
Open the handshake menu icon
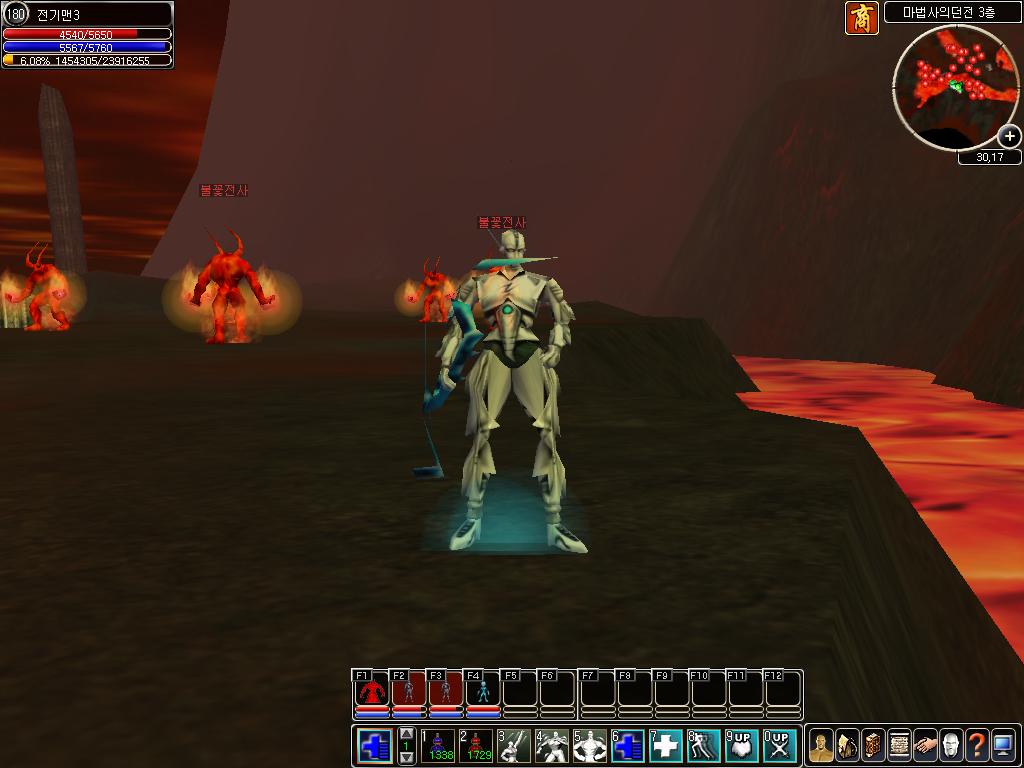click(925, 746)
